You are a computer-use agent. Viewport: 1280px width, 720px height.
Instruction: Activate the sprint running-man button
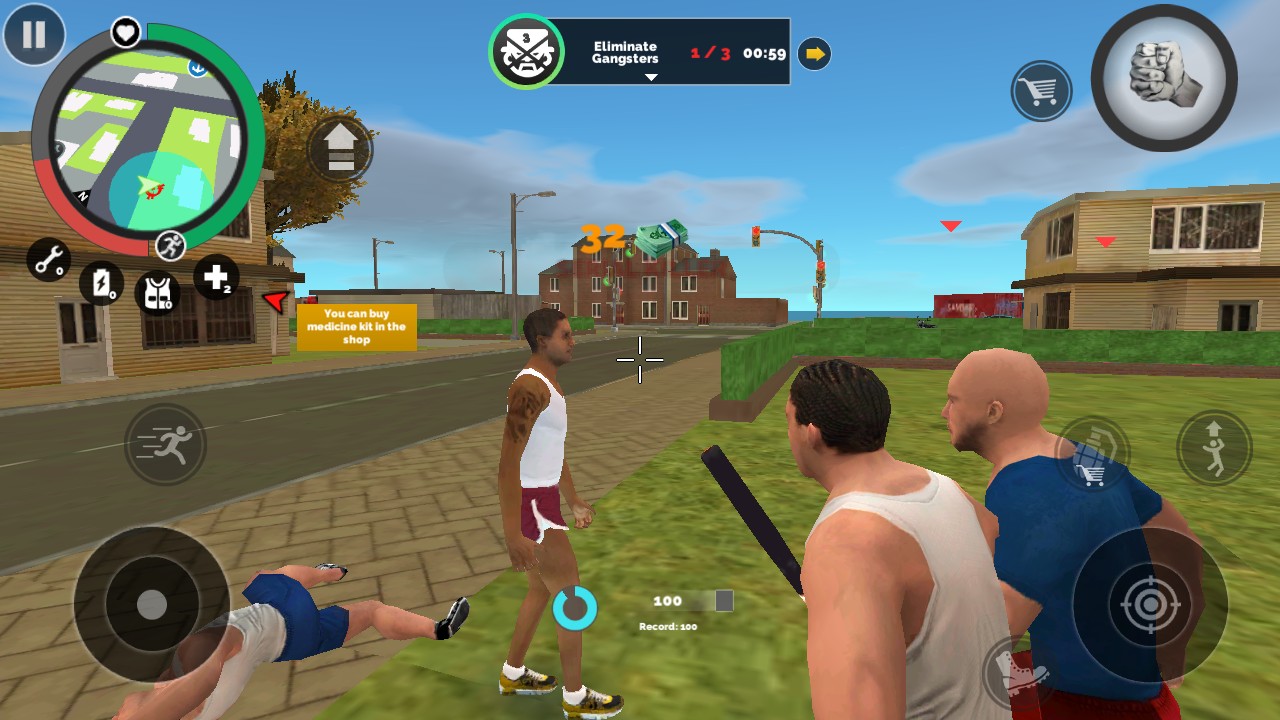(x=165, y=445)
